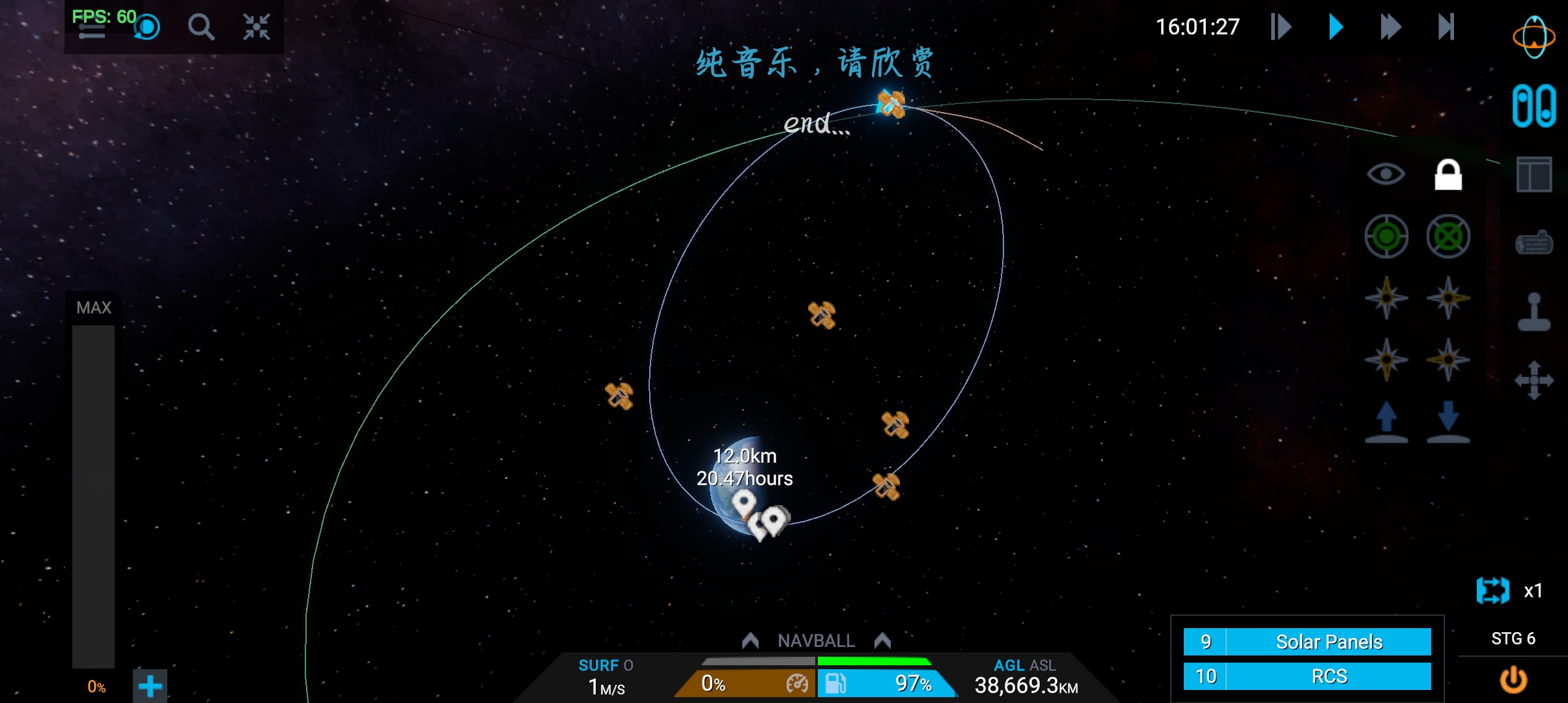Open the split panel layout icon

(1534, 174)
